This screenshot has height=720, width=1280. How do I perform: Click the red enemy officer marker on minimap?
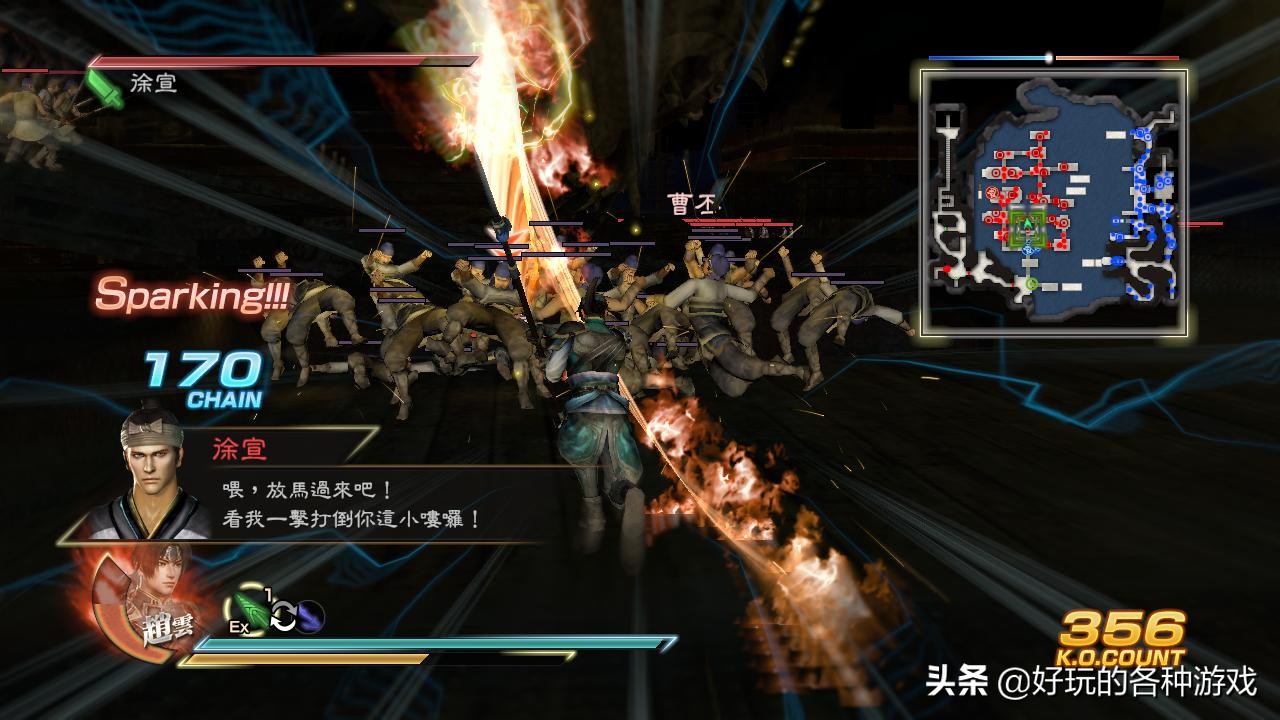[990, 192]
